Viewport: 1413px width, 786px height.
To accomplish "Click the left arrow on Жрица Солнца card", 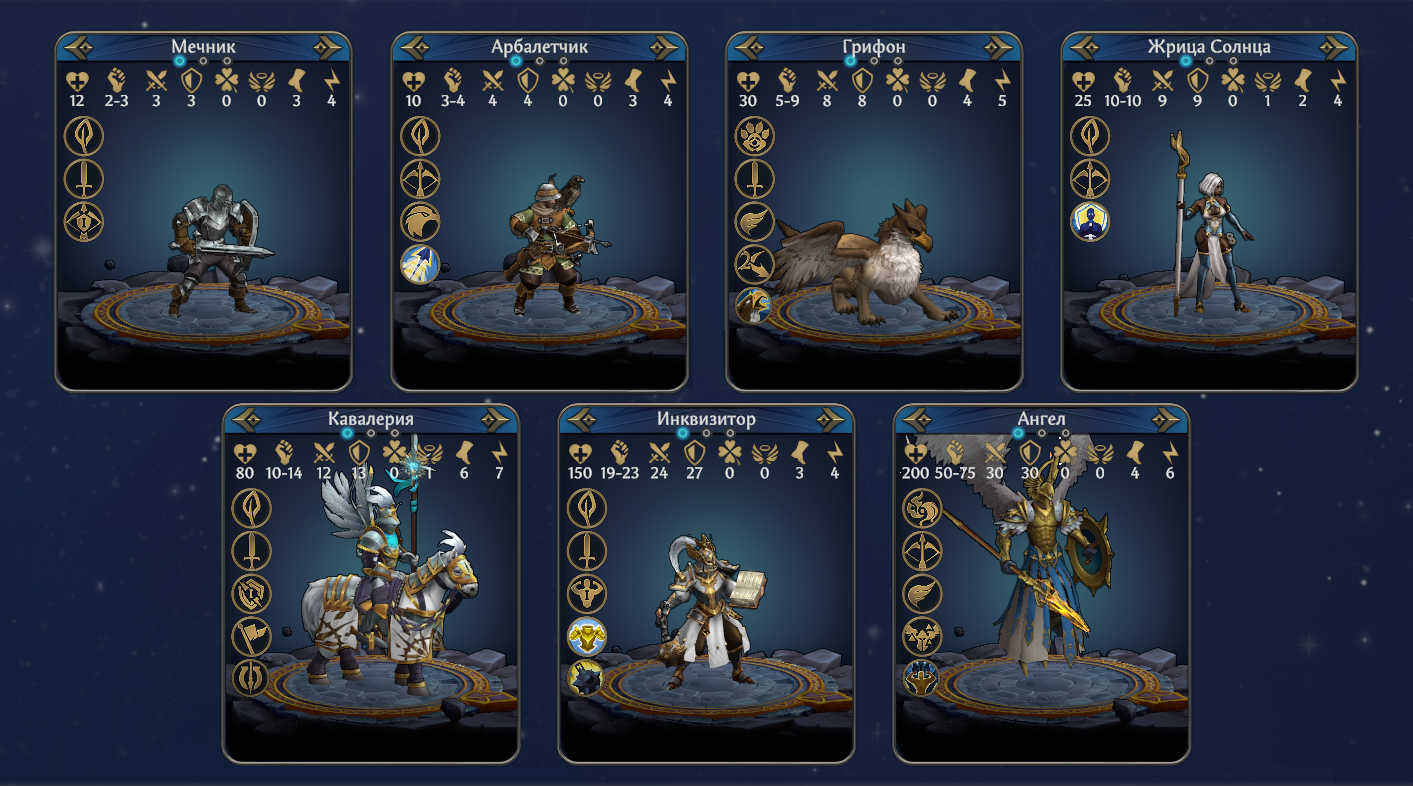I will click(1085, 47).
